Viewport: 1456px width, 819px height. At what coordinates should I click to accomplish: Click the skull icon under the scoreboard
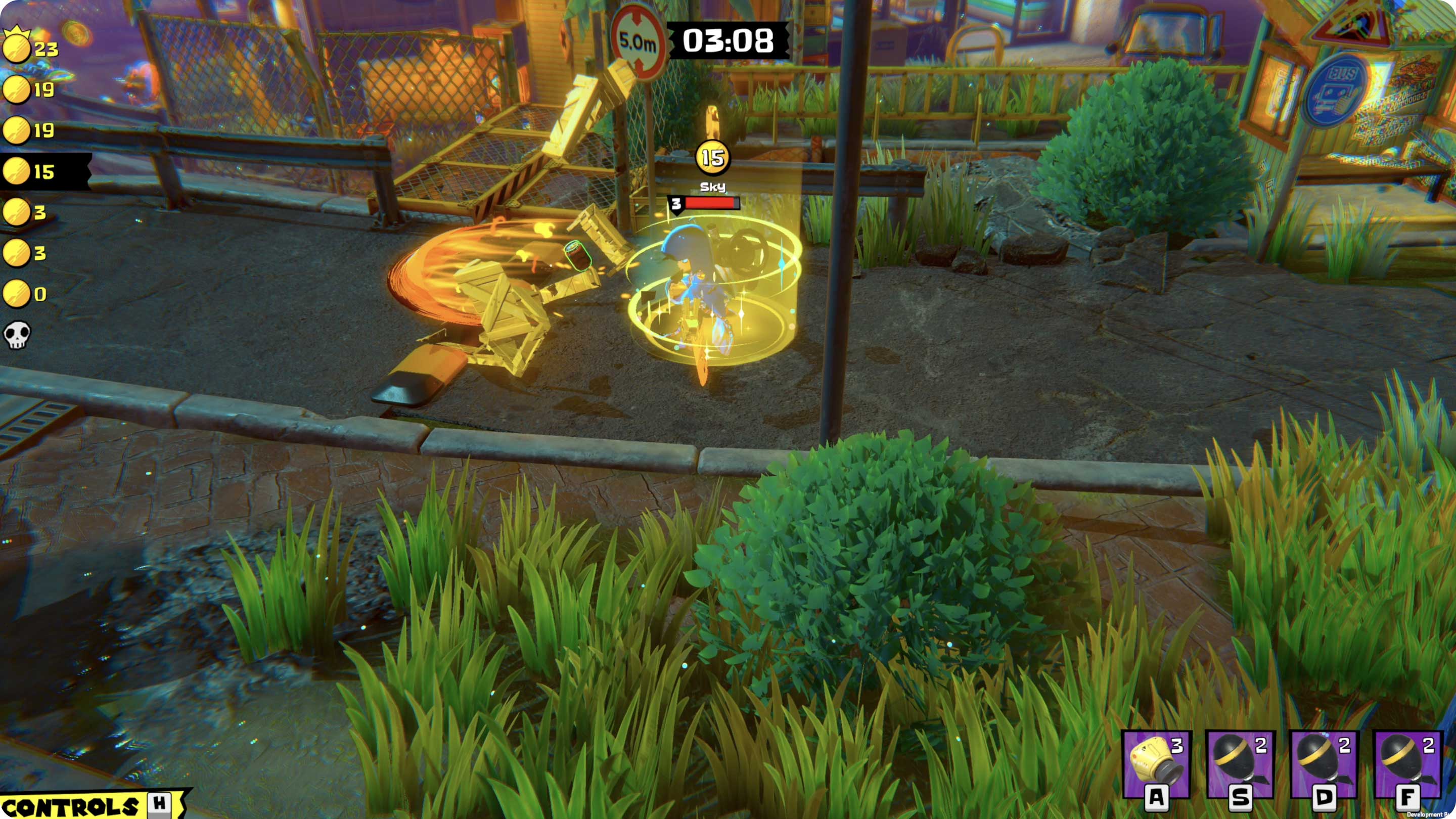(x=17, y=335)
